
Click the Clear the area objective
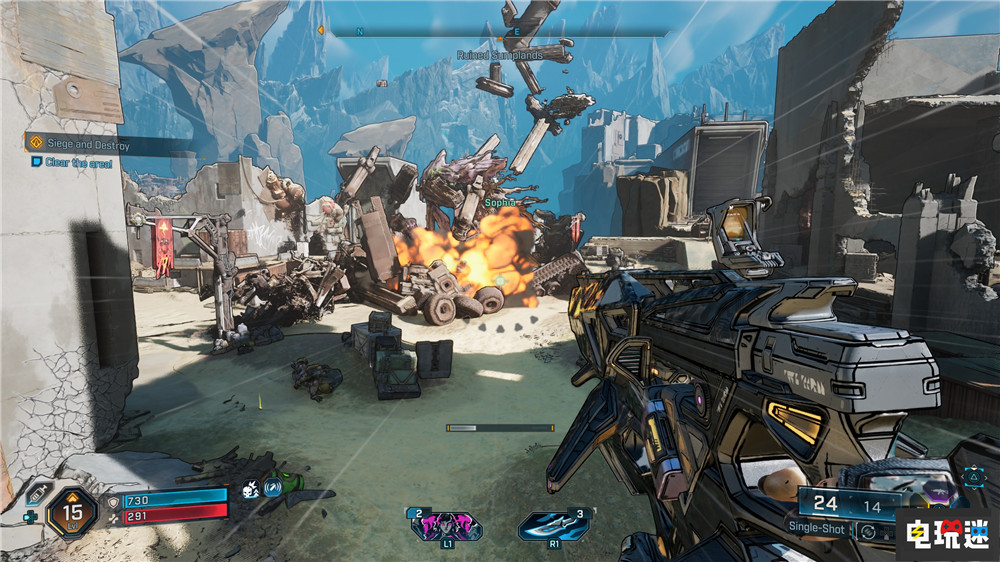click(72, 162)
